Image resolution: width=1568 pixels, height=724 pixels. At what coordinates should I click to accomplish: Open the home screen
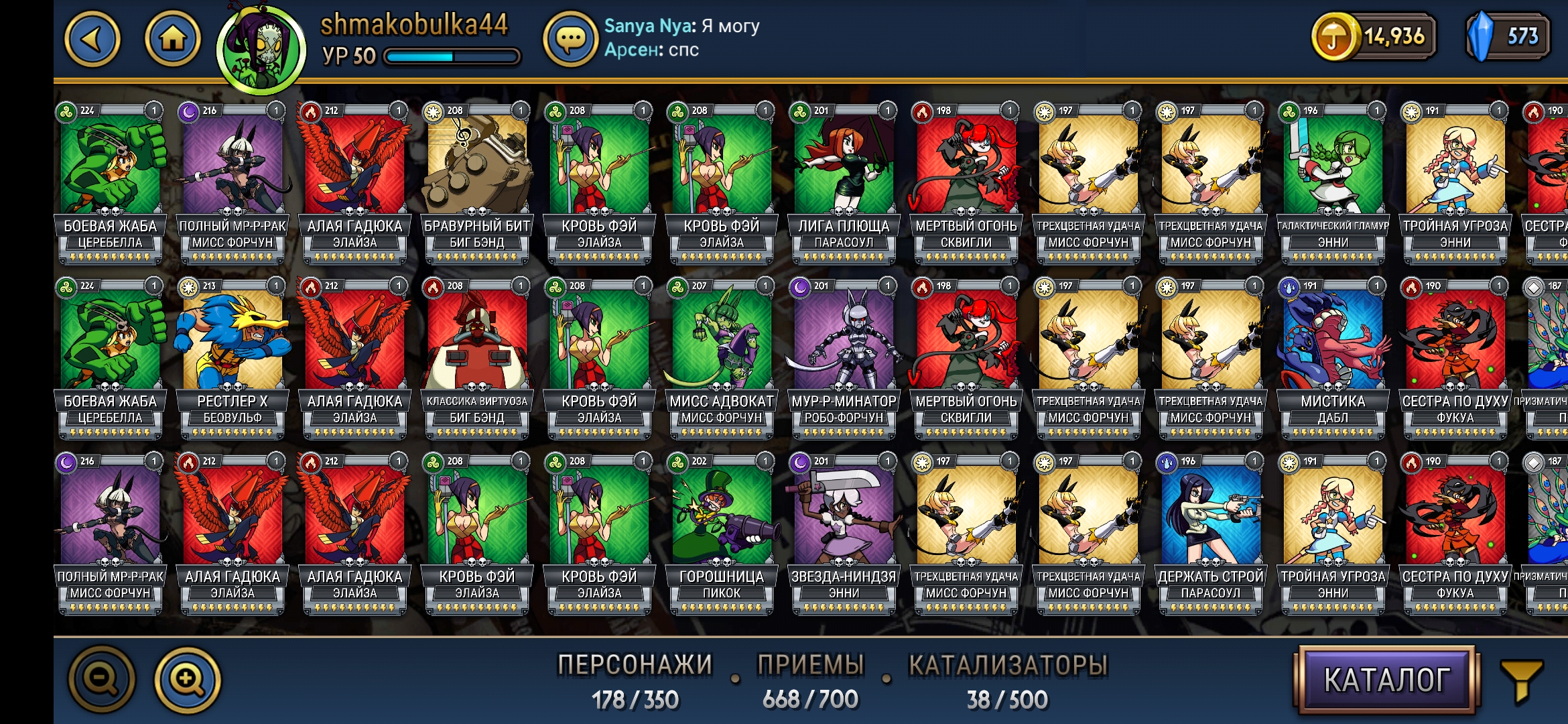pos(173,39)
